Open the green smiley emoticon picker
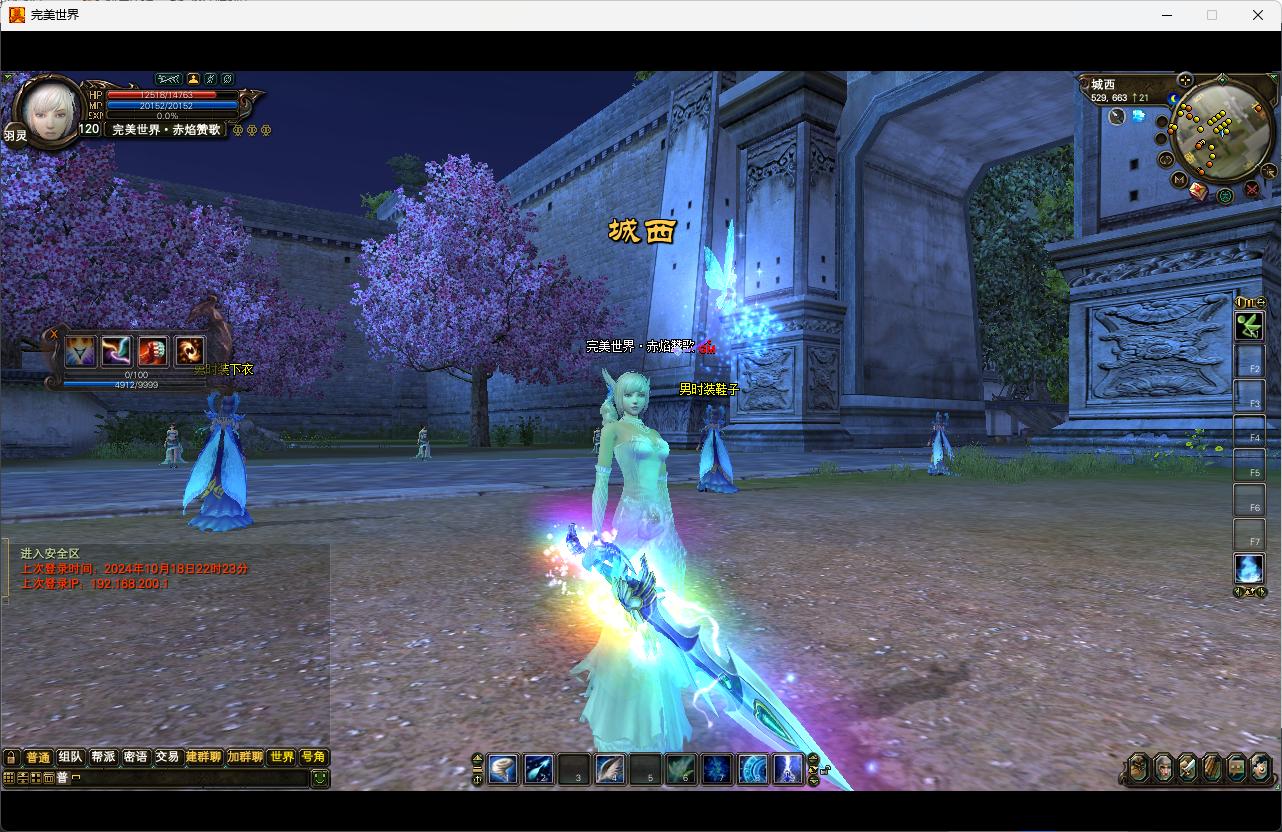The height and width of the screenshot is (832, 1282). pyautogui.click(x=319, y=777)
